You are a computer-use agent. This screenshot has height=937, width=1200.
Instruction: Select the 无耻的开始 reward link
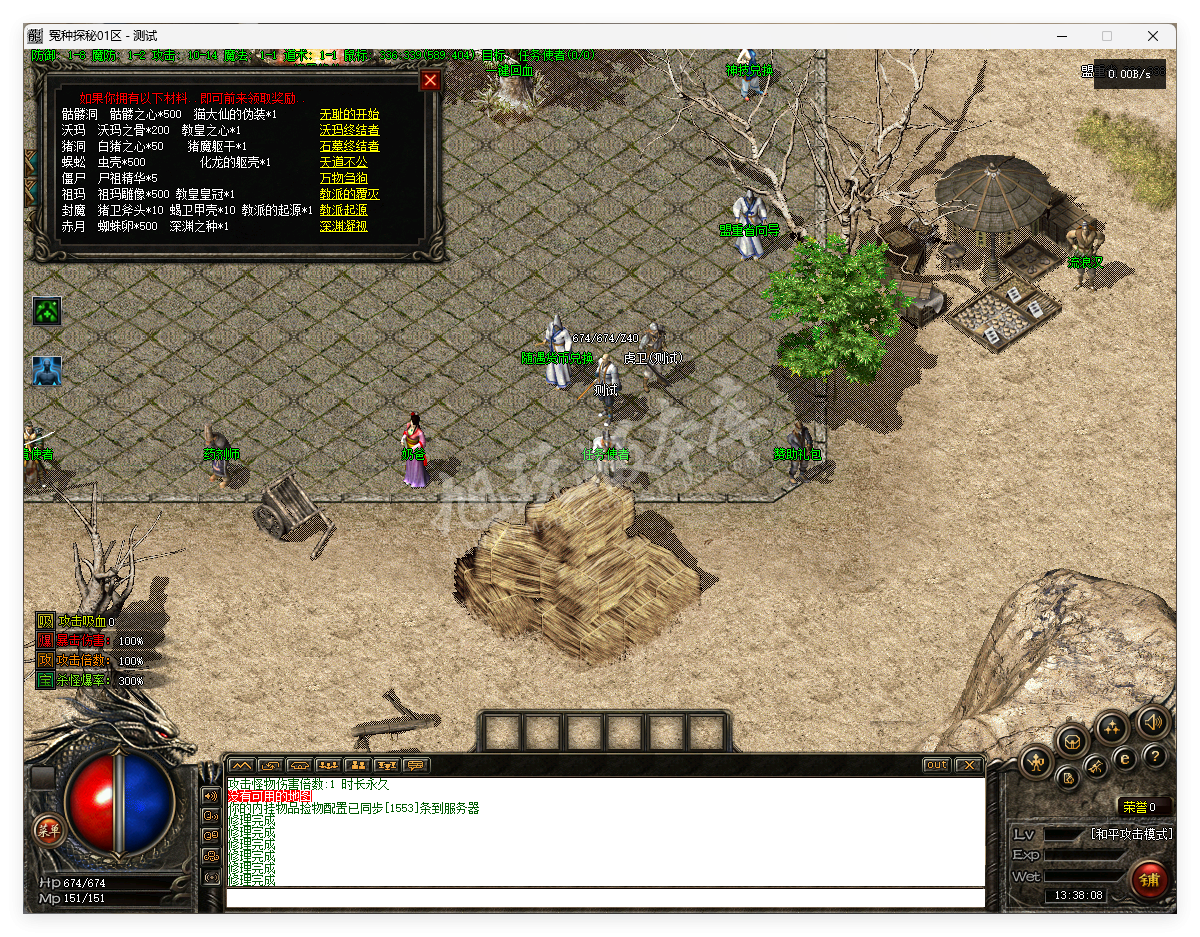point(349,115)
